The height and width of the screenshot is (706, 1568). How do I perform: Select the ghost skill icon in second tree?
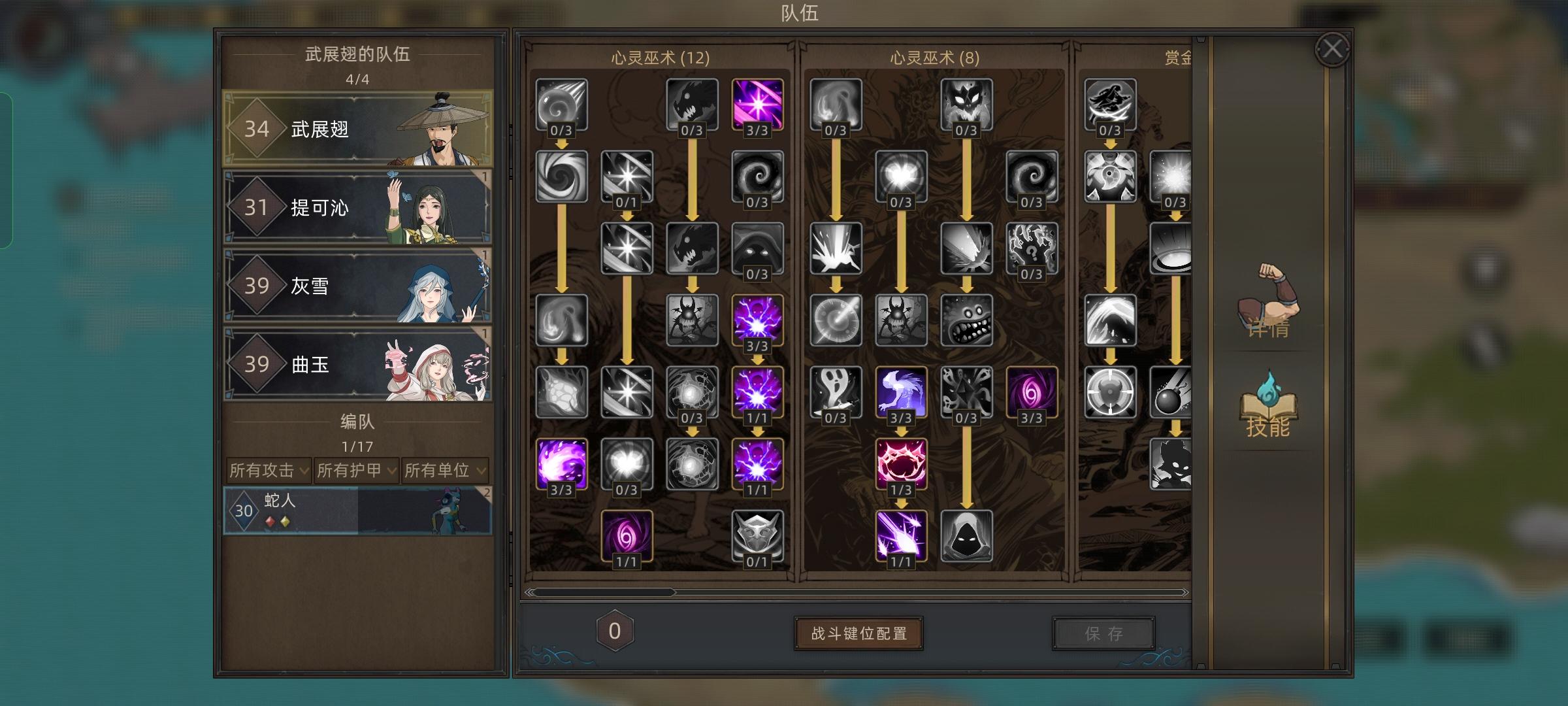pos(835,392)
